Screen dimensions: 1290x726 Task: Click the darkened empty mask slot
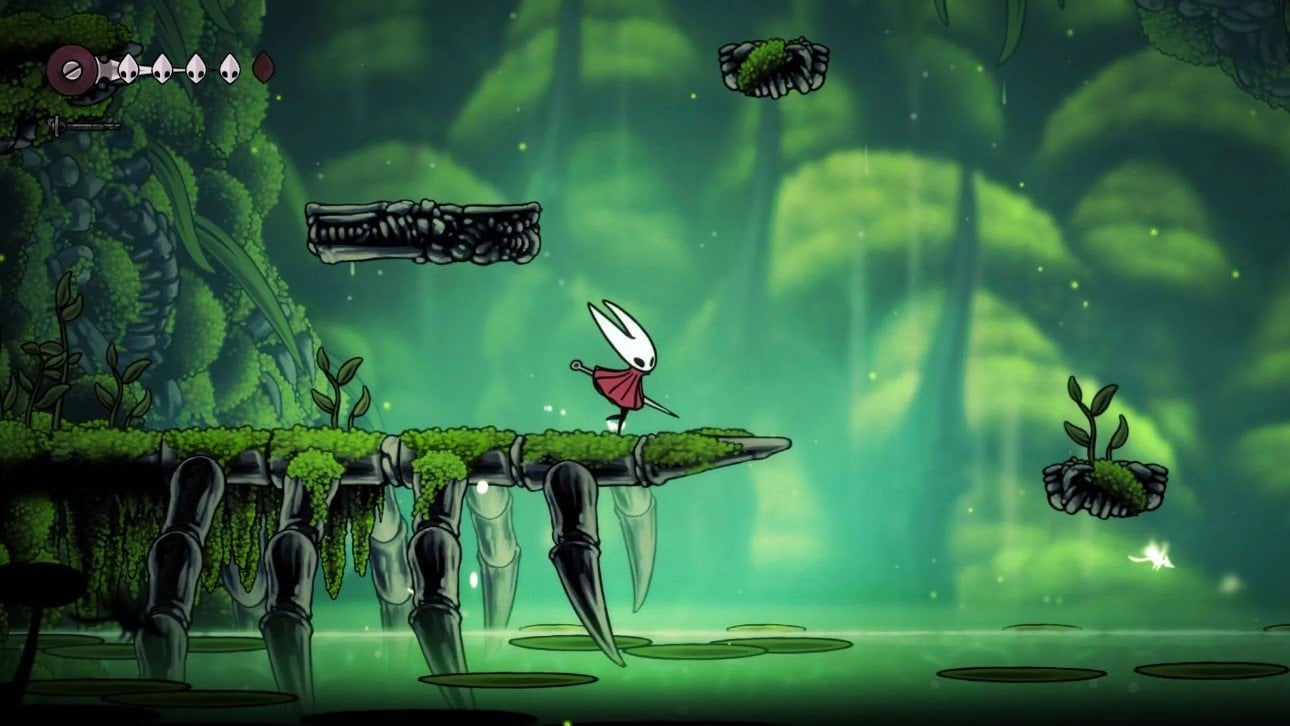(x=264, y=69)
